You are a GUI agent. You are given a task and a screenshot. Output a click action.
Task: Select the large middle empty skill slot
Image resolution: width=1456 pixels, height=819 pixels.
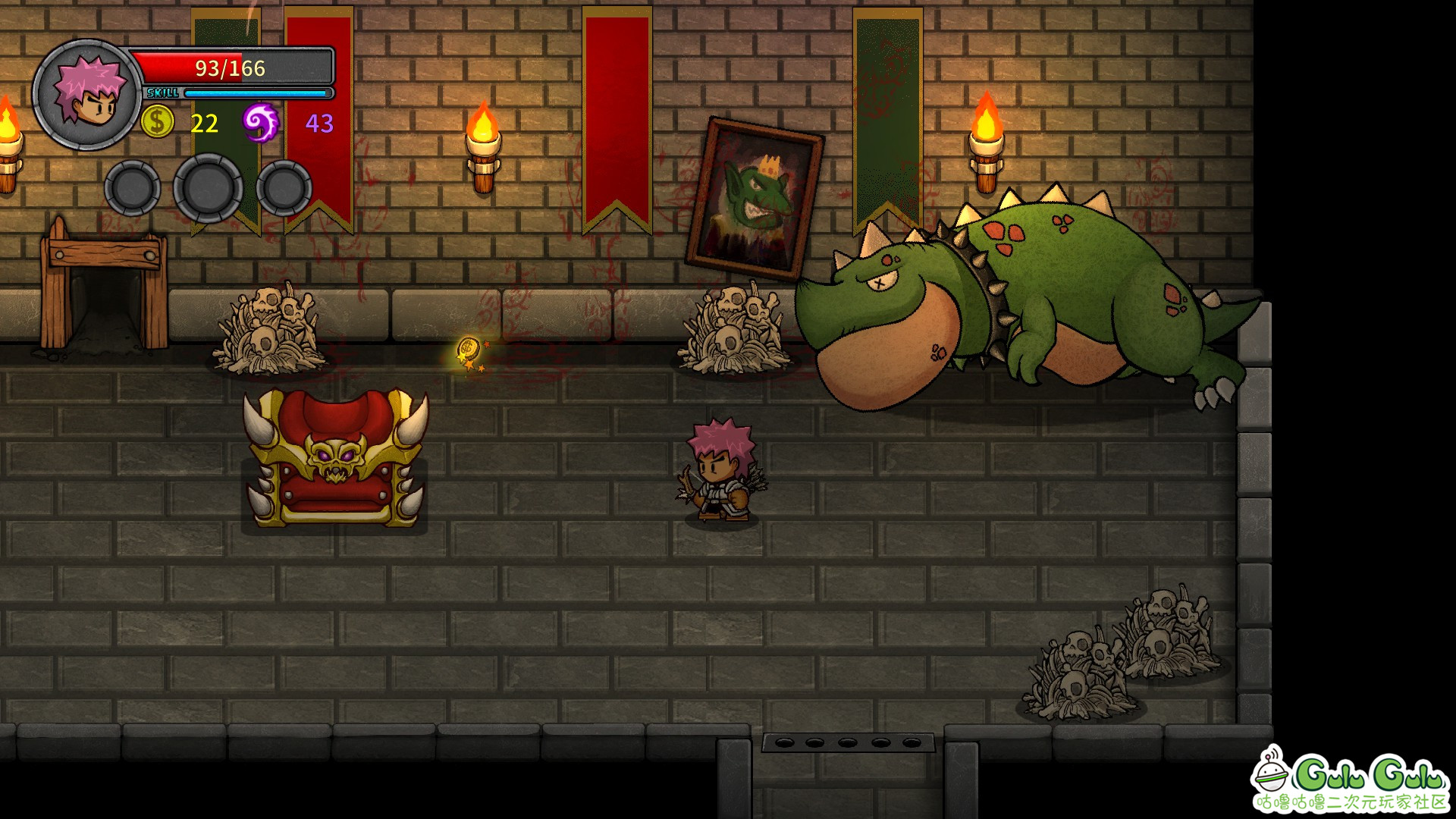pos(208,187)
